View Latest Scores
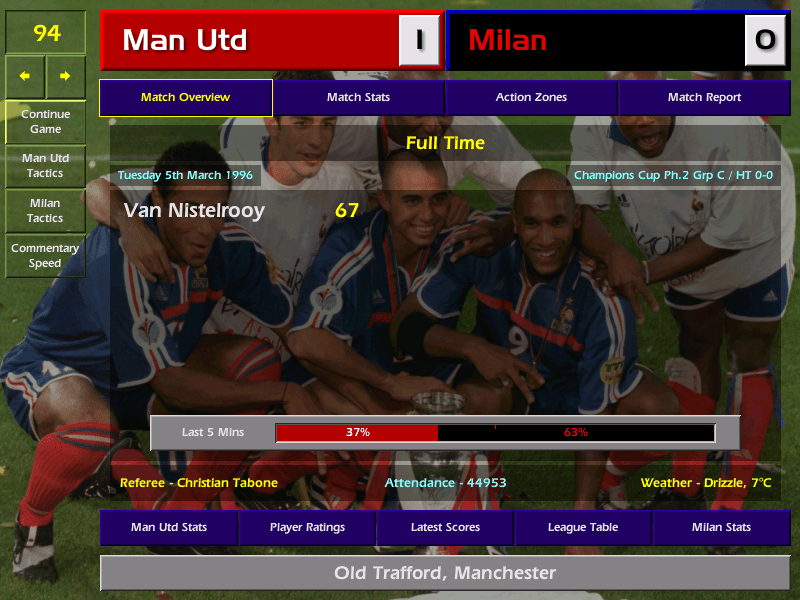Screen dimensions: 800x600 point(445,527)
